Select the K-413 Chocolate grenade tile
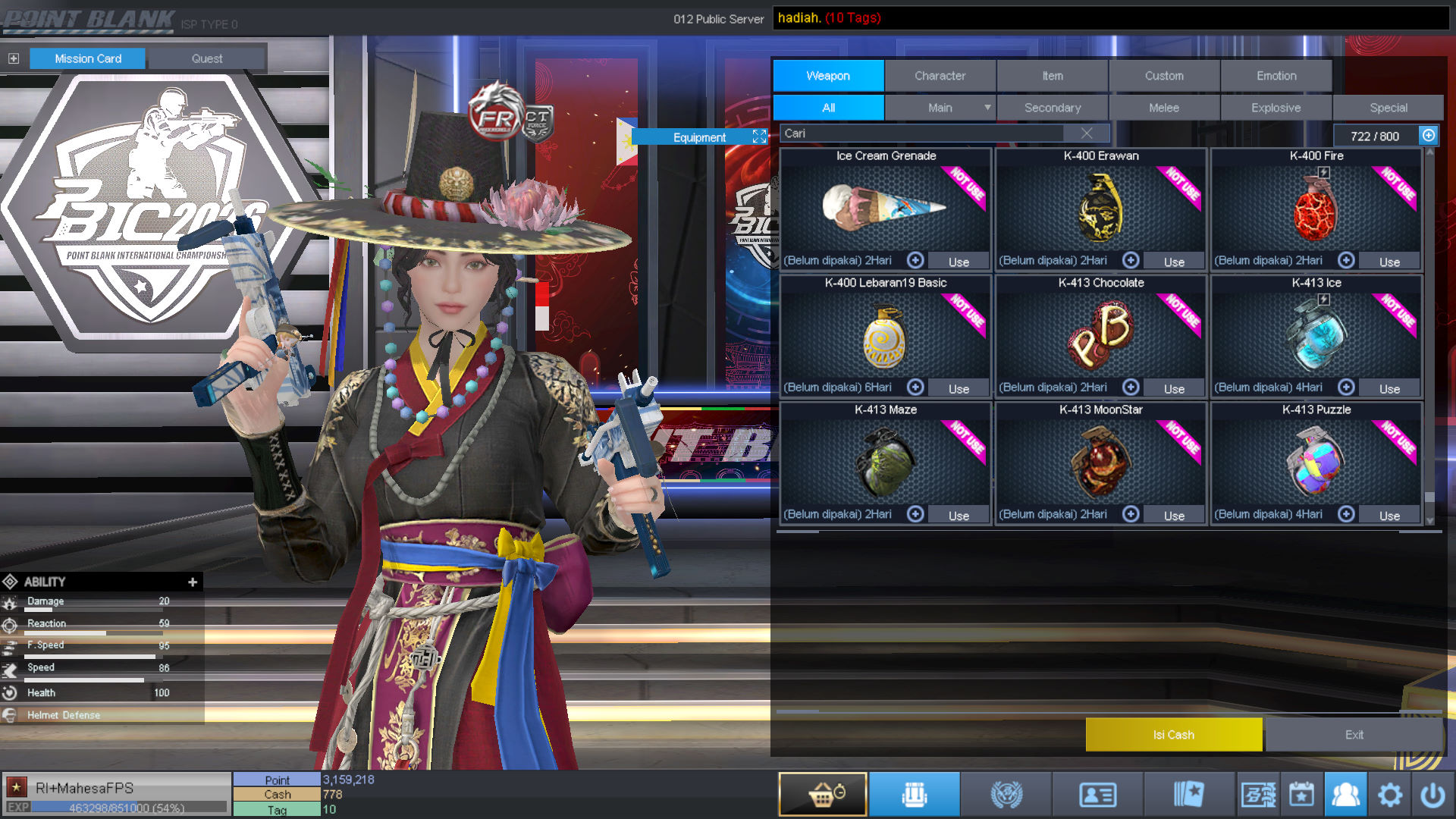 [x=1100, y=334]
